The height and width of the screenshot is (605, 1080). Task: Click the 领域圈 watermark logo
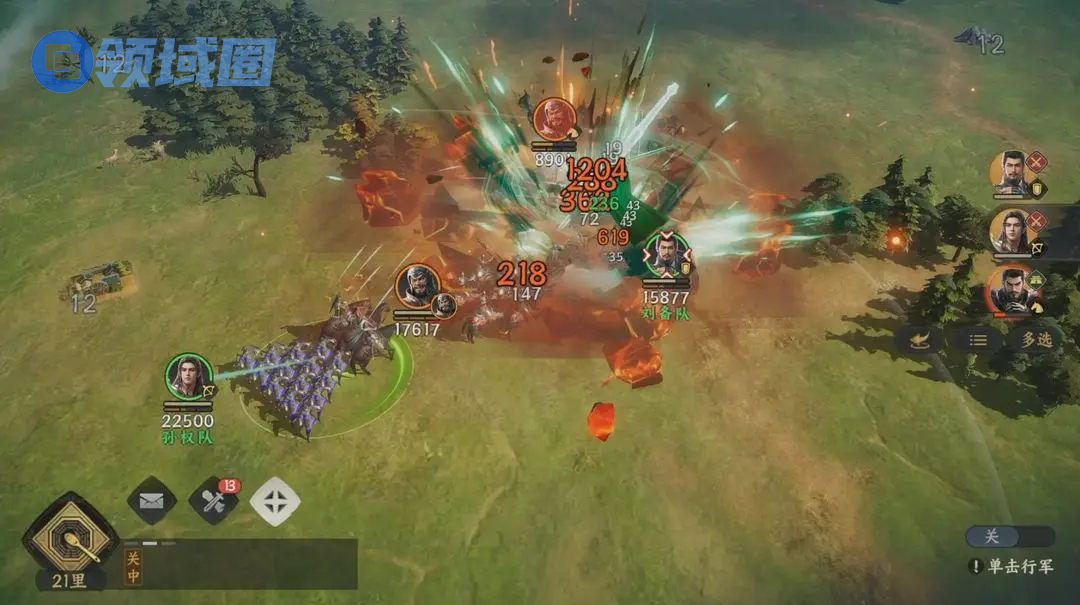(x=153, y=61)
